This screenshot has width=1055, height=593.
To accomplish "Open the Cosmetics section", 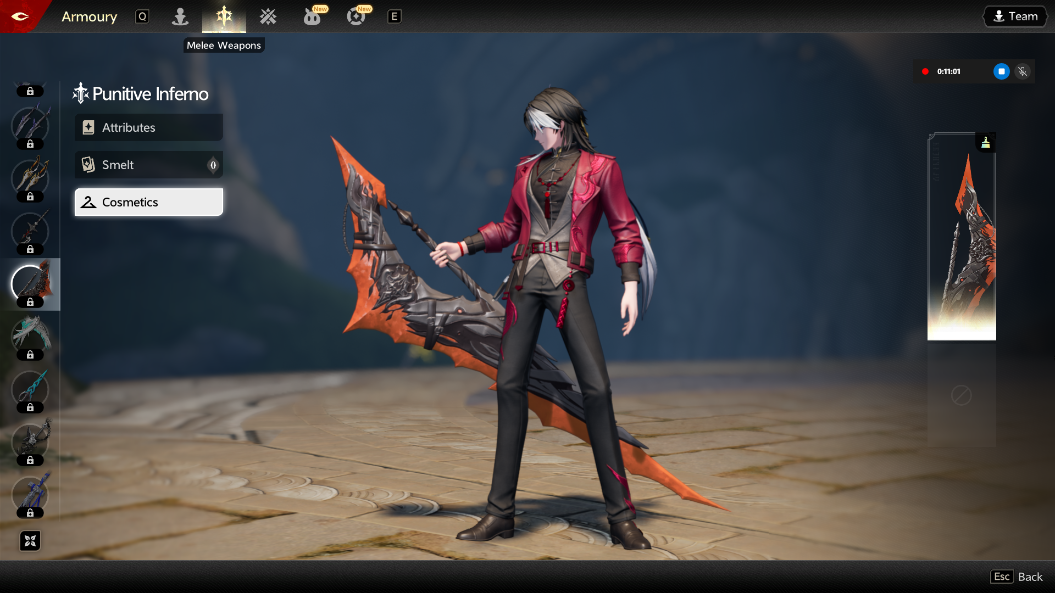I will (x=148, y=202).
